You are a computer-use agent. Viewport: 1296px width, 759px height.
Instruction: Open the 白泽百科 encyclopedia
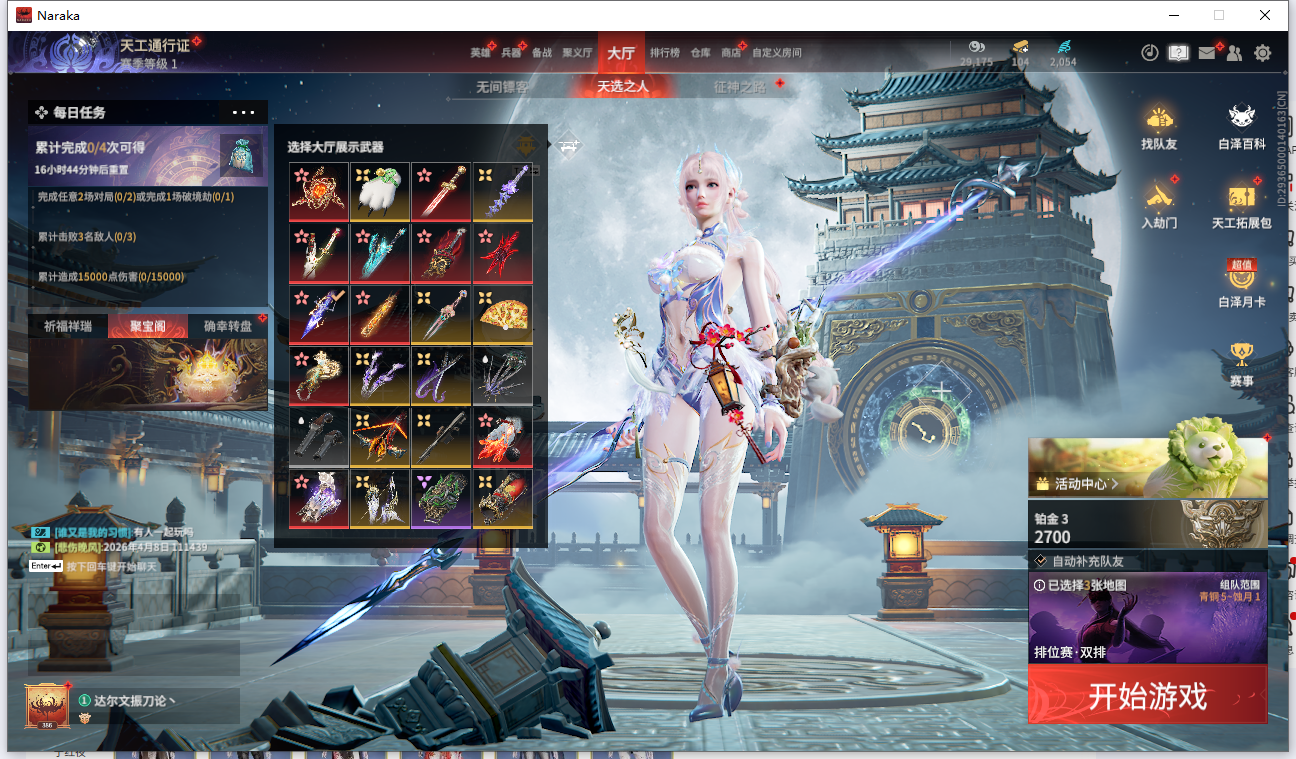(1242, 128)
